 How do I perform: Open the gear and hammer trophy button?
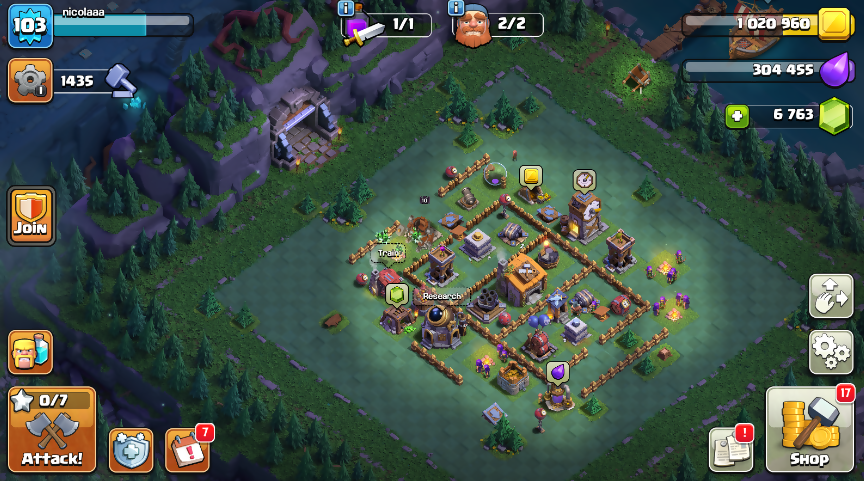tap(30, 80)
